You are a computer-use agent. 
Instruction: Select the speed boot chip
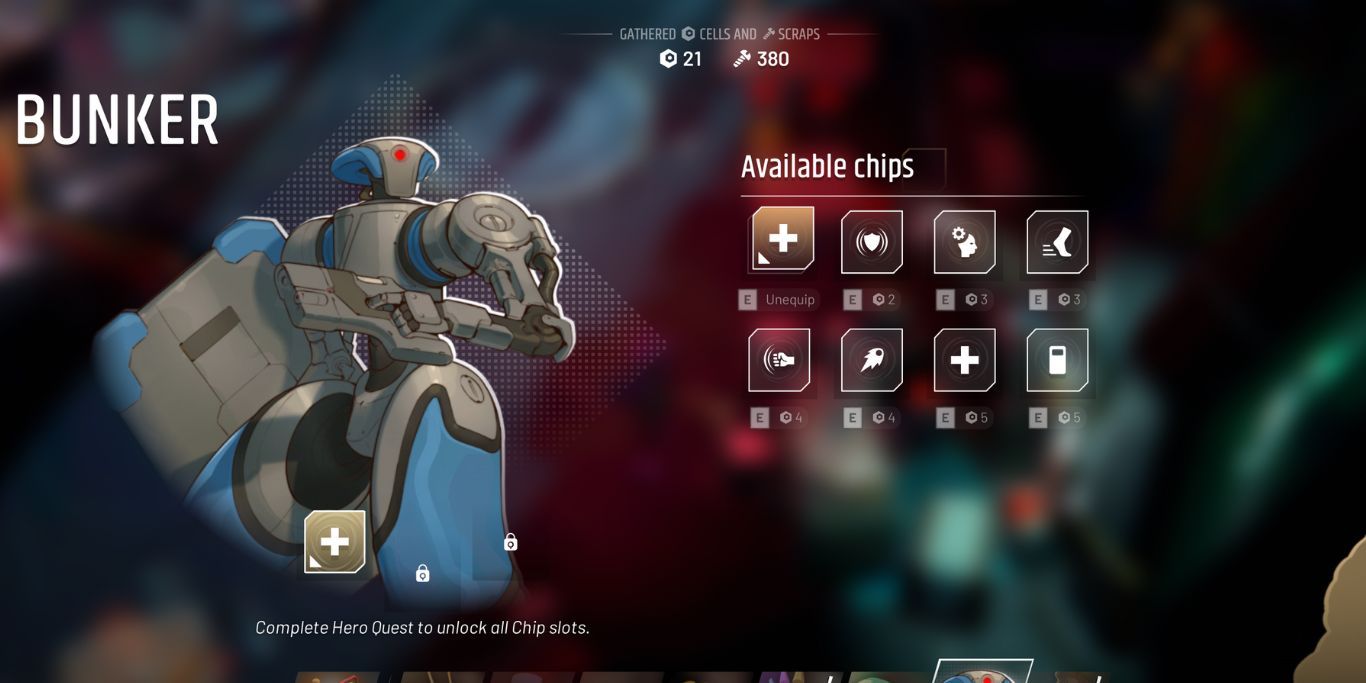(1057, 242)
